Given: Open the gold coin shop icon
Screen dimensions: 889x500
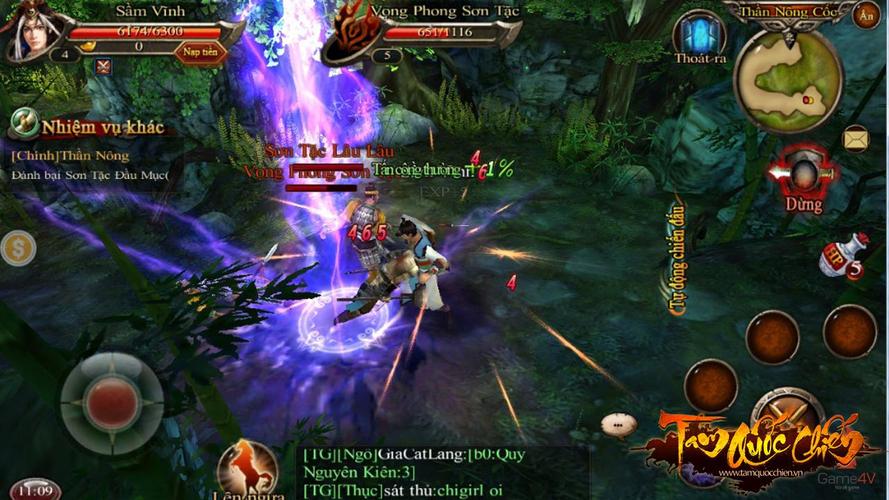Looking at the screenshot, I should tap(17, 248).
